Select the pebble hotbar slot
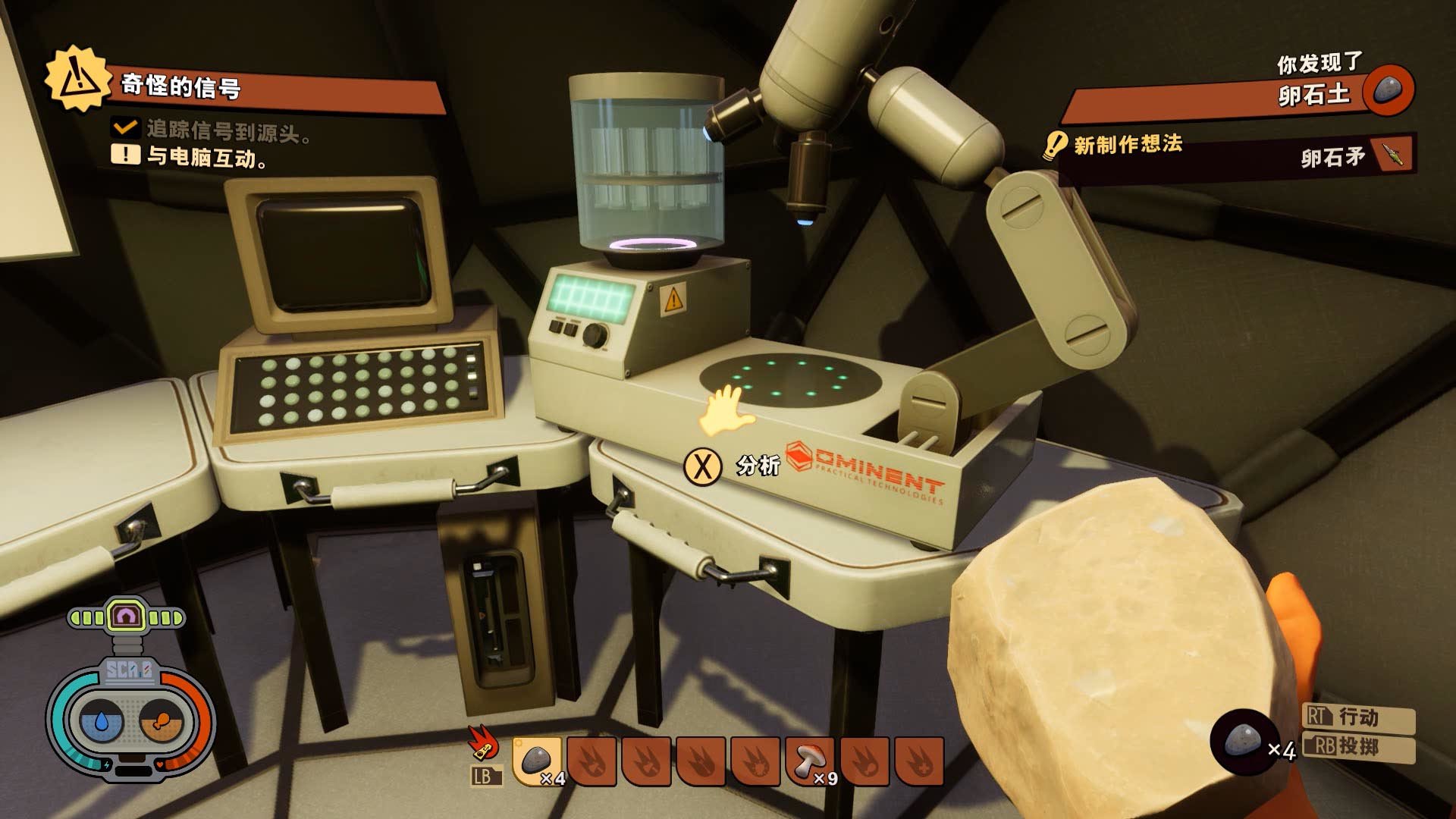1456x819 pixels. click(x=538, y=761)
